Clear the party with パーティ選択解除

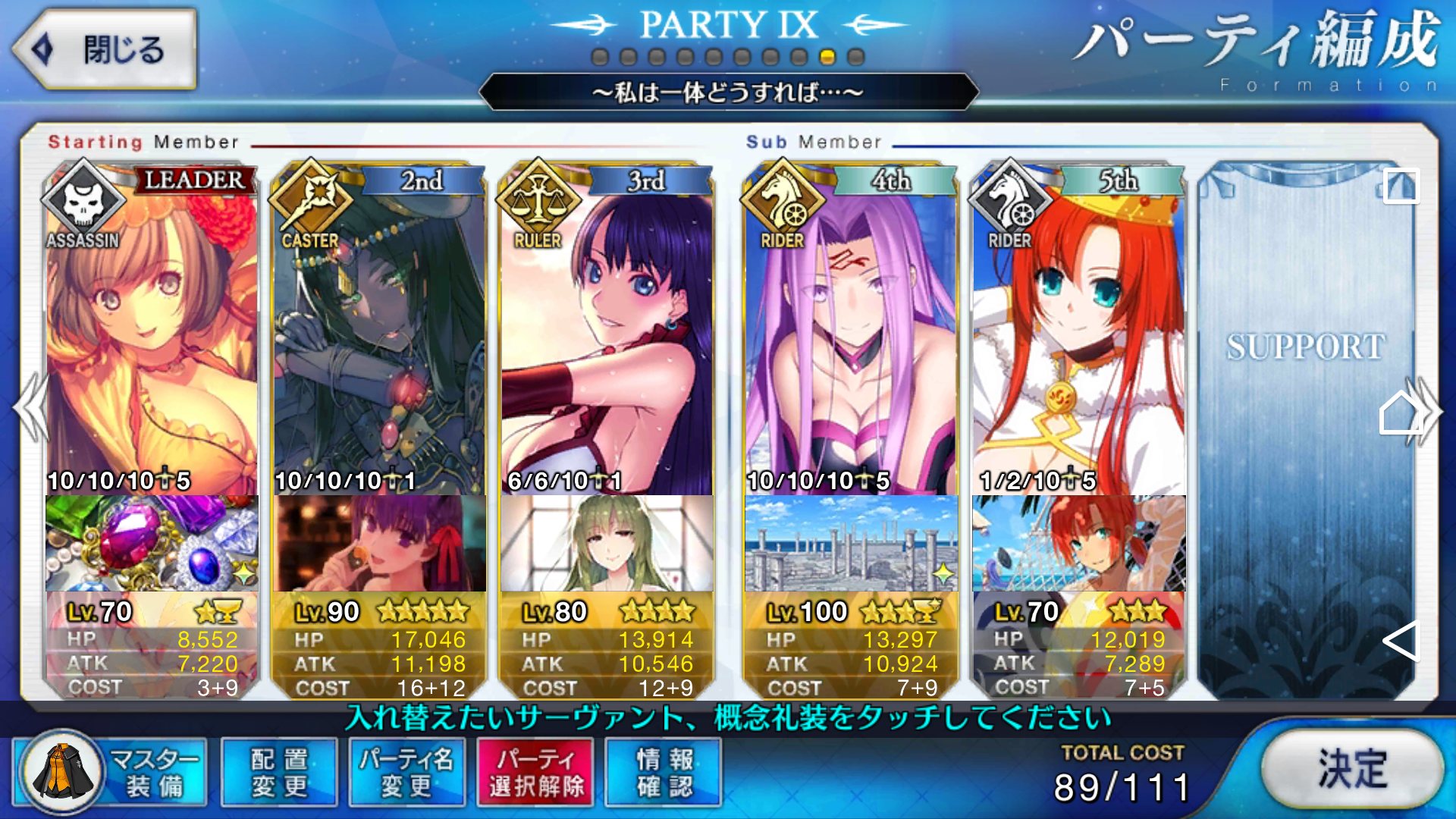click(536, 772)
